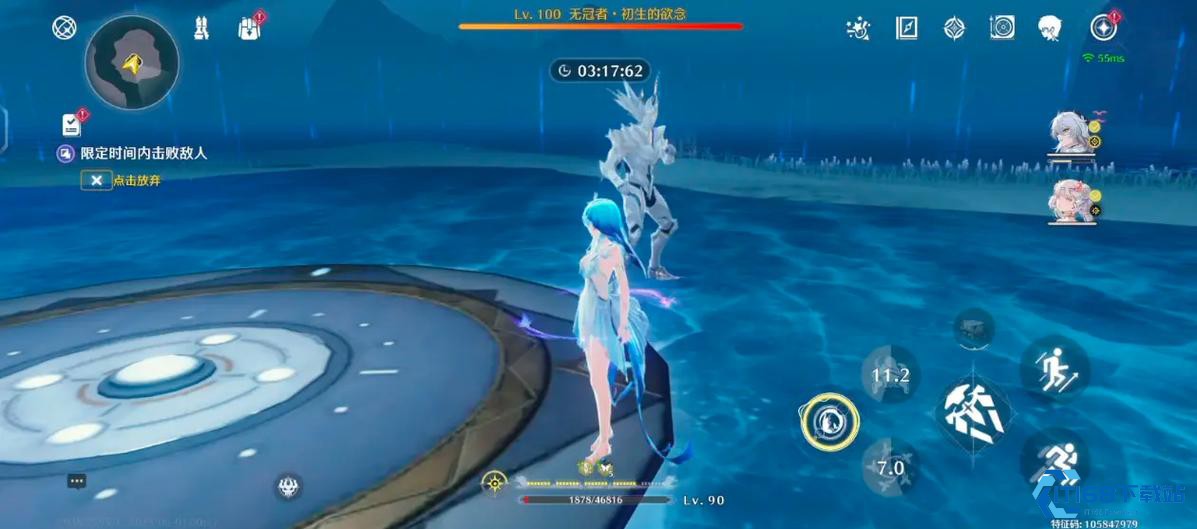Image resolution: width=1197 pixels, height=529 pixels.
Task: Click the globe icon beside the minimap
Action: [64, 27]
